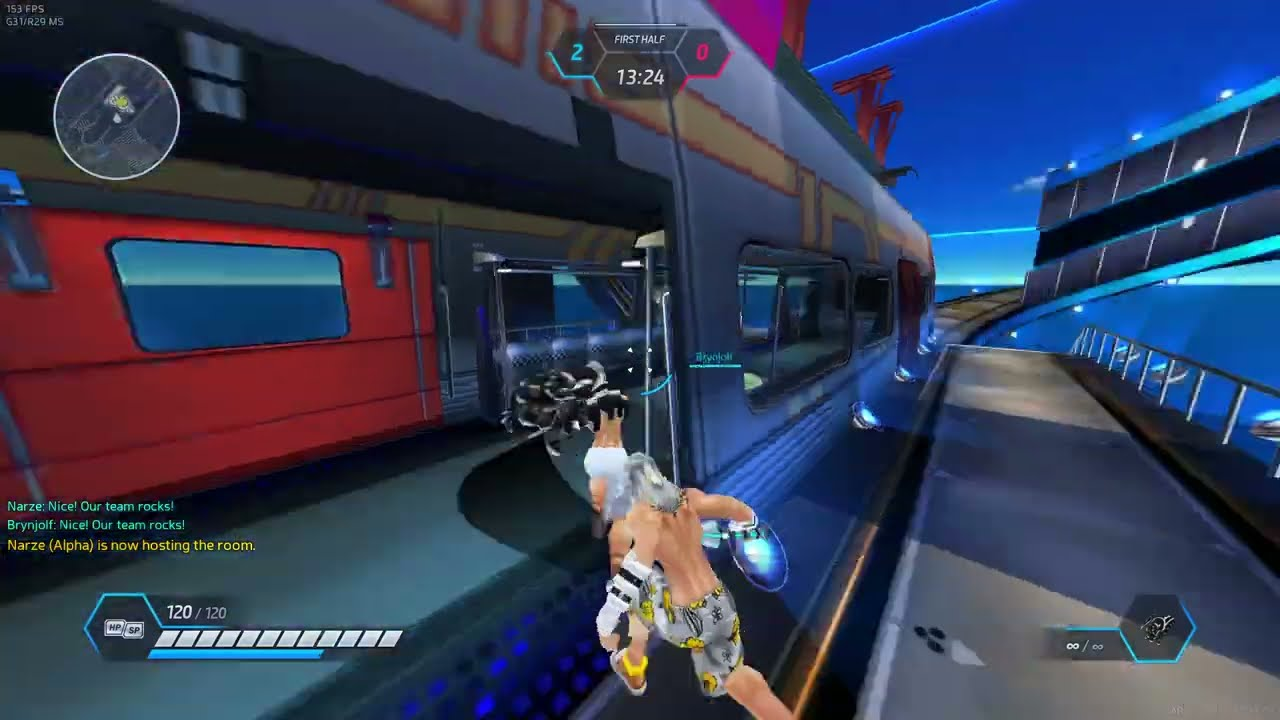
Task: Click the circular minimap
Action: tap(117, 117)
